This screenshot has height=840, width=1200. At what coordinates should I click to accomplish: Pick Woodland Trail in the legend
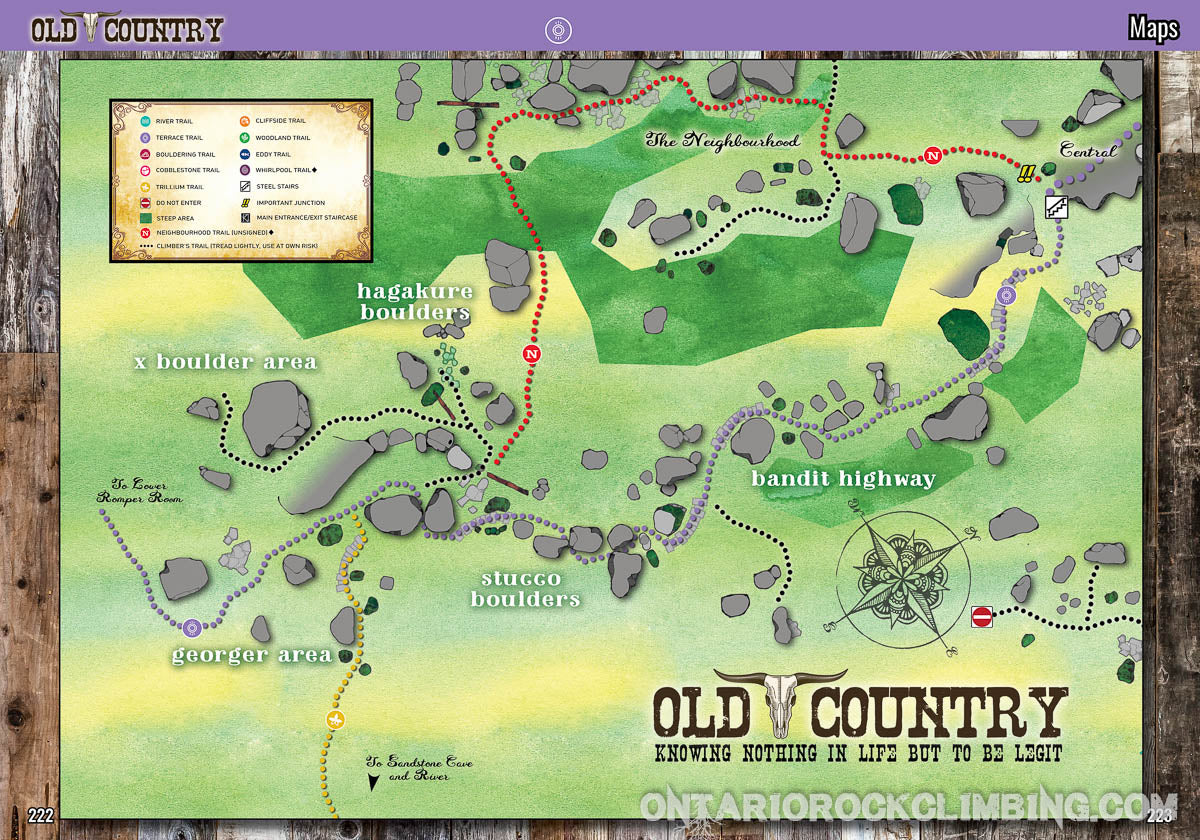[282, 138]
